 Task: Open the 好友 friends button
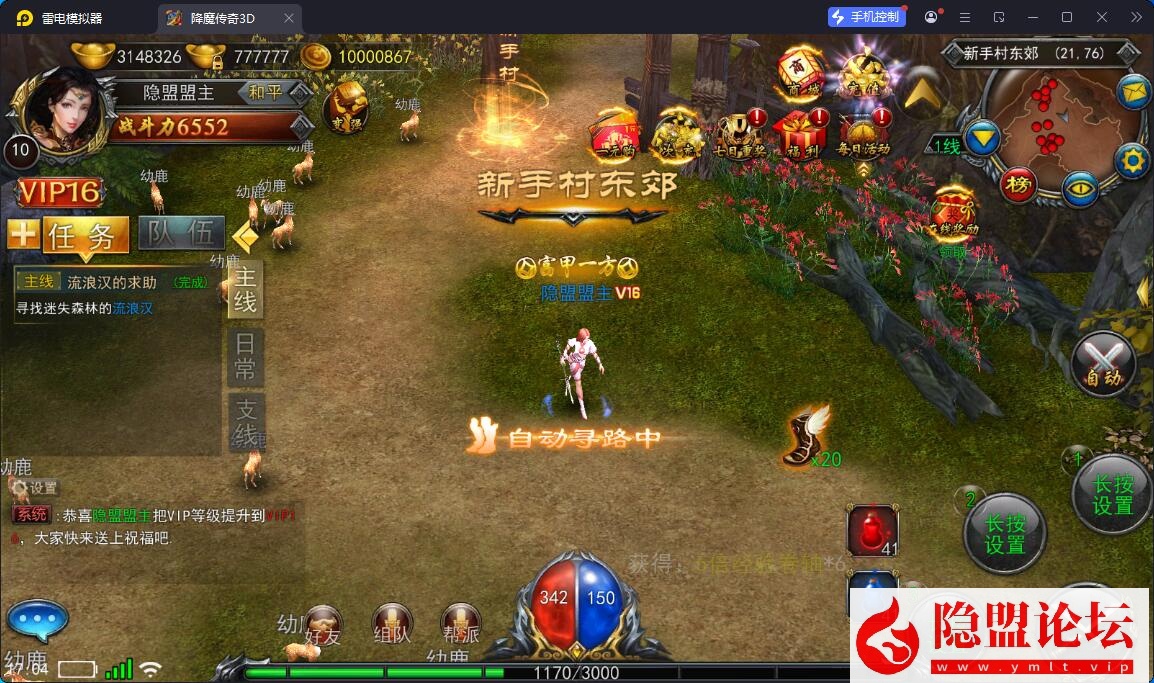point(323,625)
